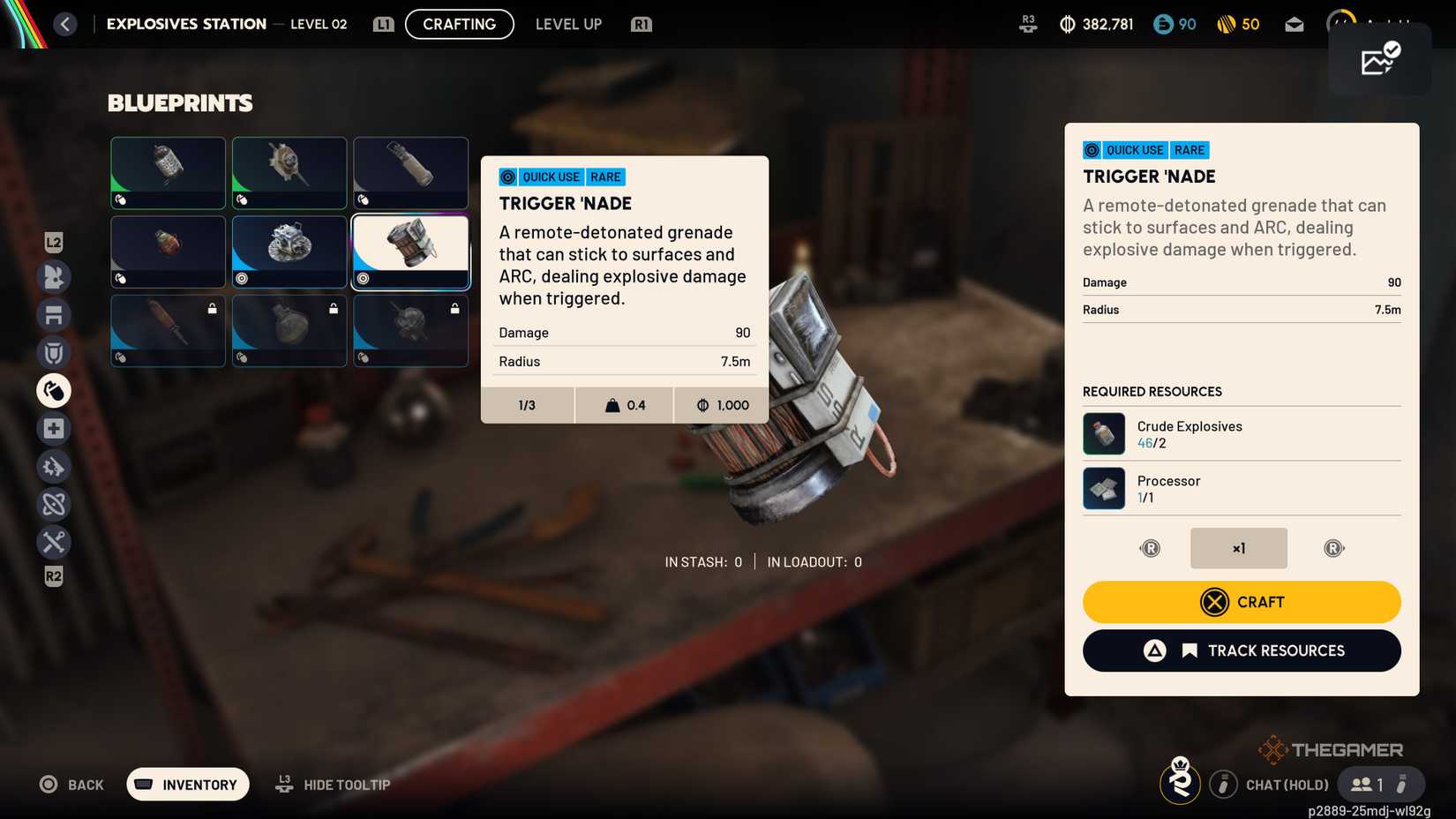Select the locked blueprint thumbnail in bottom row

[168, 331]
